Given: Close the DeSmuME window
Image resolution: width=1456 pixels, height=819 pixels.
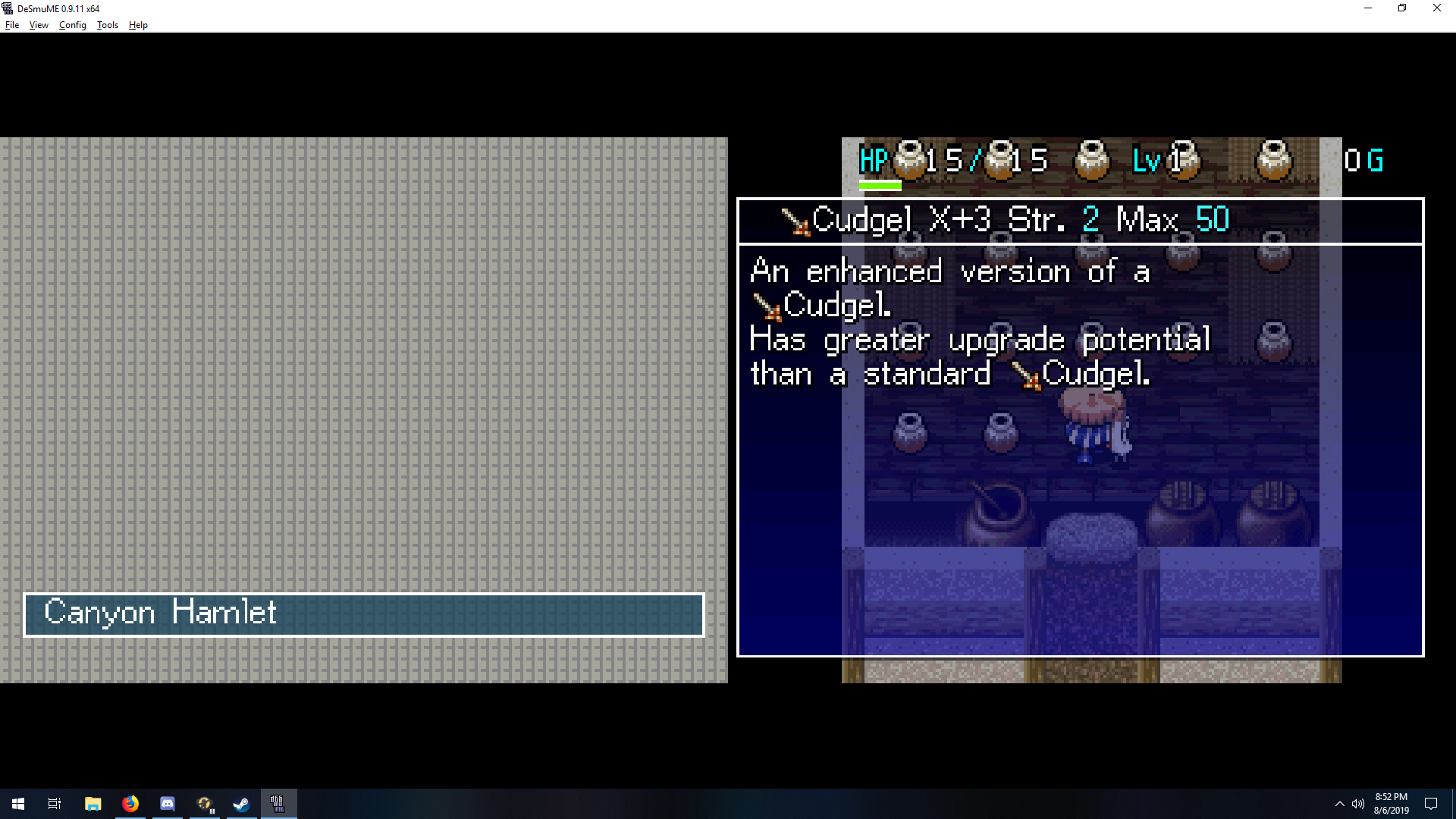Looking at the screenshot, I should (1436, 8).
